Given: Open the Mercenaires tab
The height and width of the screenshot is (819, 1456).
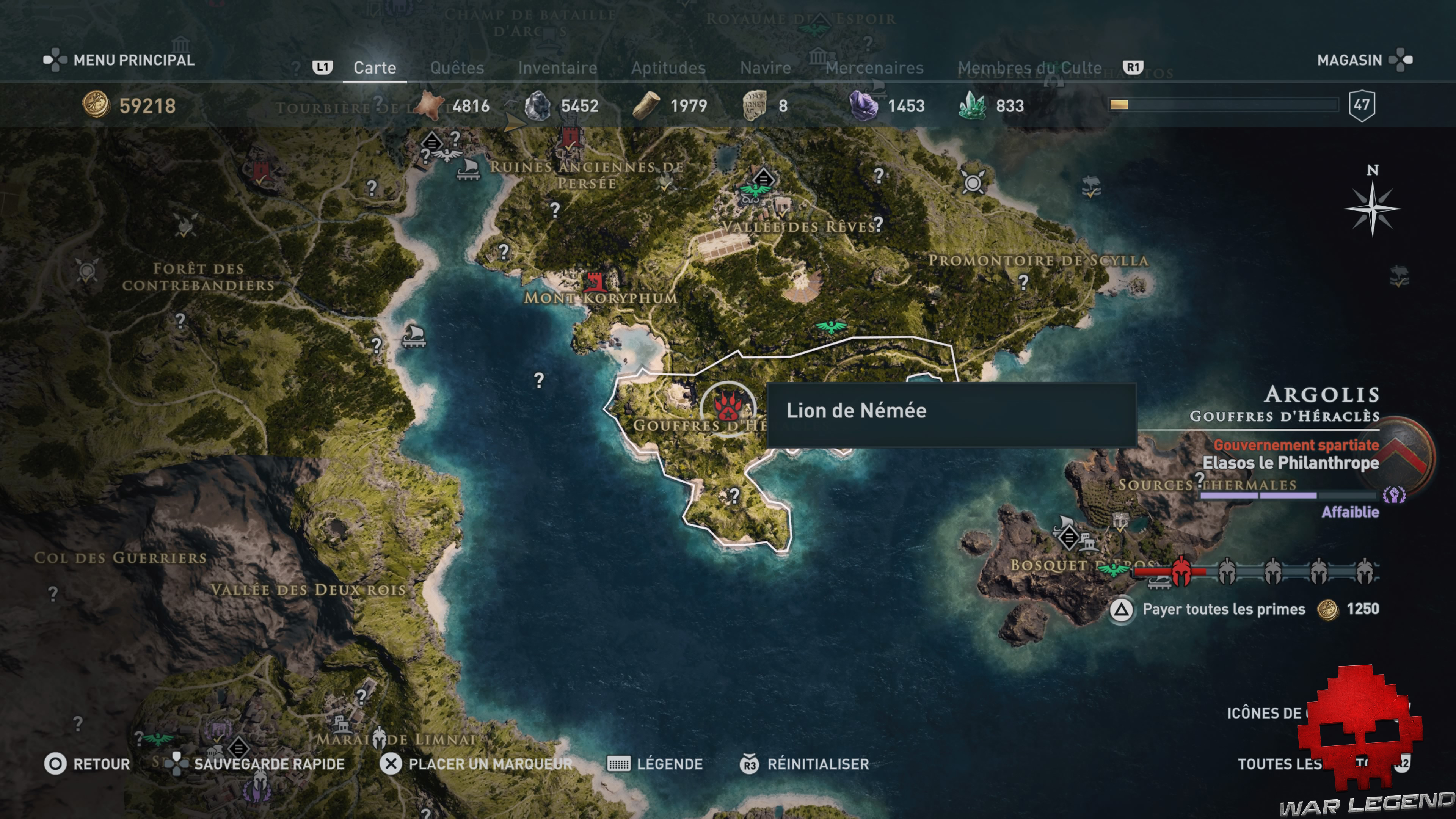Looking at the screenshot, I should [874, 67].
